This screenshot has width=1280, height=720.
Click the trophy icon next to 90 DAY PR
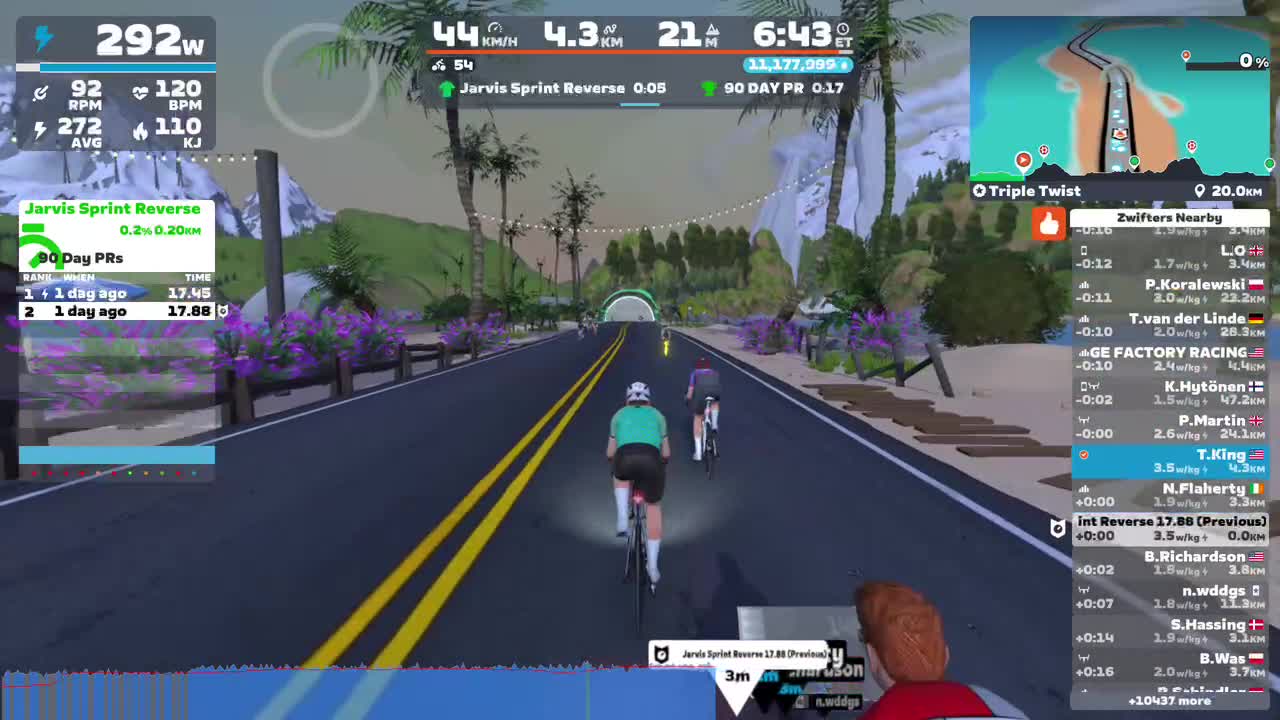pos(711,88)
